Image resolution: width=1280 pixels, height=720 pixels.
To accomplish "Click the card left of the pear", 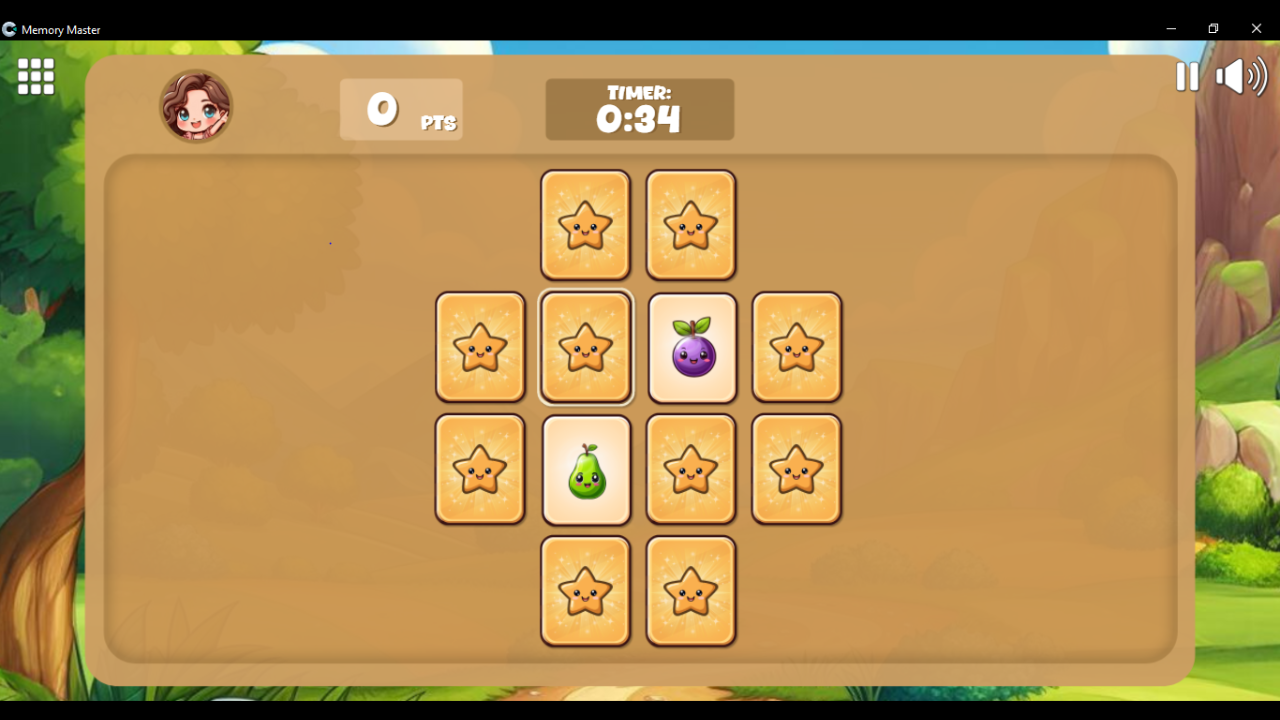I will pyautogui.click(x=480, y=469).
